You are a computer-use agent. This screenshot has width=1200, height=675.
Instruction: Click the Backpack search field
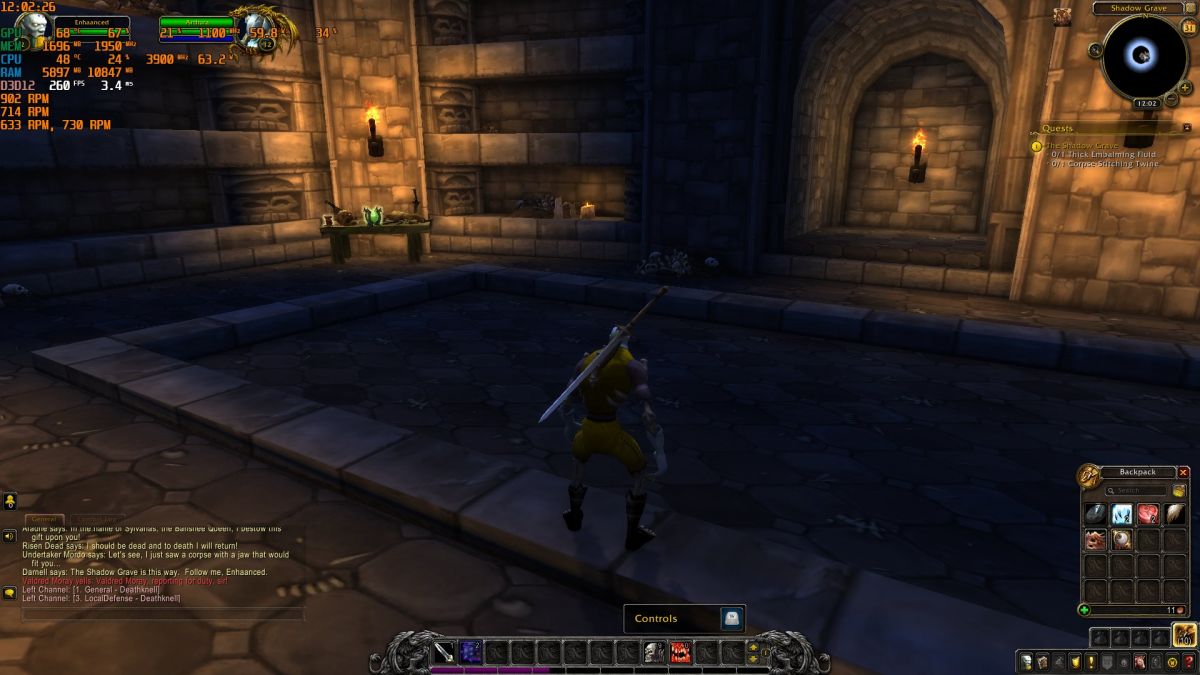[x=1139, y=491]
